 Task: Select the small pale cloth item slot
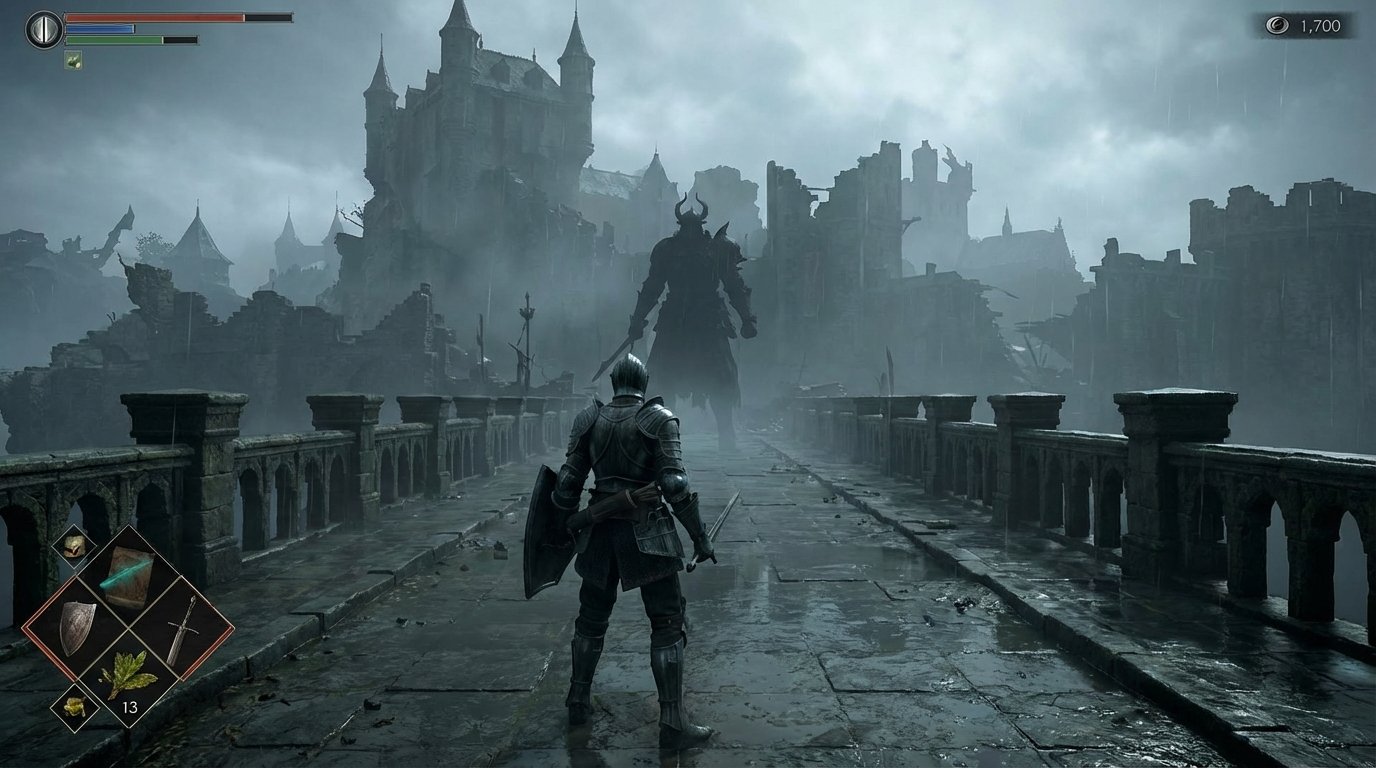point(73,546)
